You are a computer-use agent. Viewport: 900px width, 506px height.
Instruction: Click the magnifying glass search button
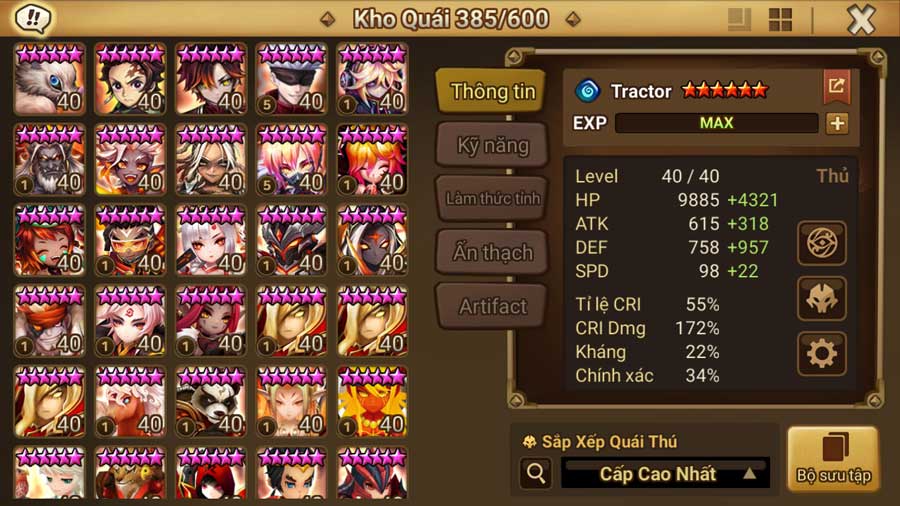535,473
